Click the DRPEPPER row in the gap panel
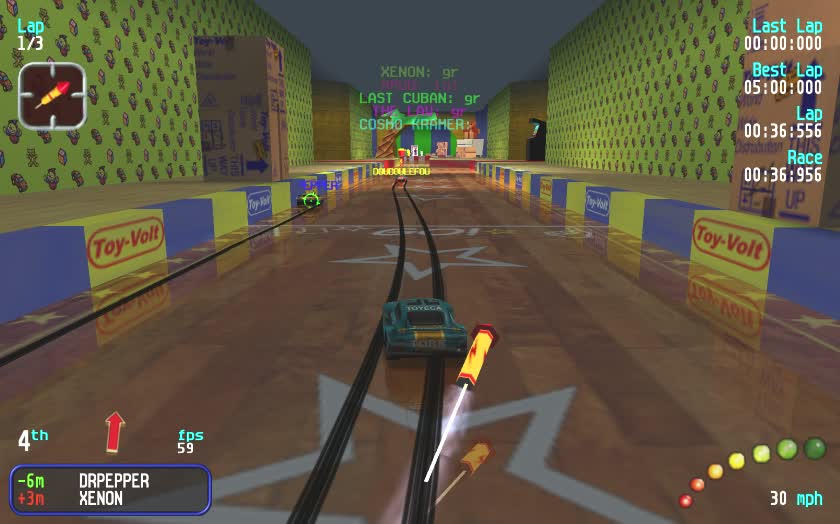Screen dimensions: 840x524 [x=110, y=481]
